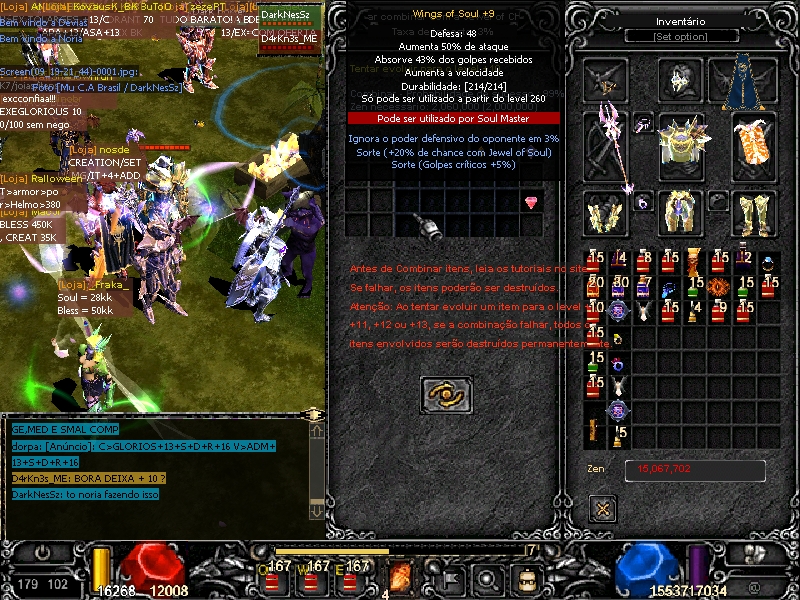
Task: Open the flag icon menu on the bottom bar
Action: pyautogui.click(x=450, y=578)
